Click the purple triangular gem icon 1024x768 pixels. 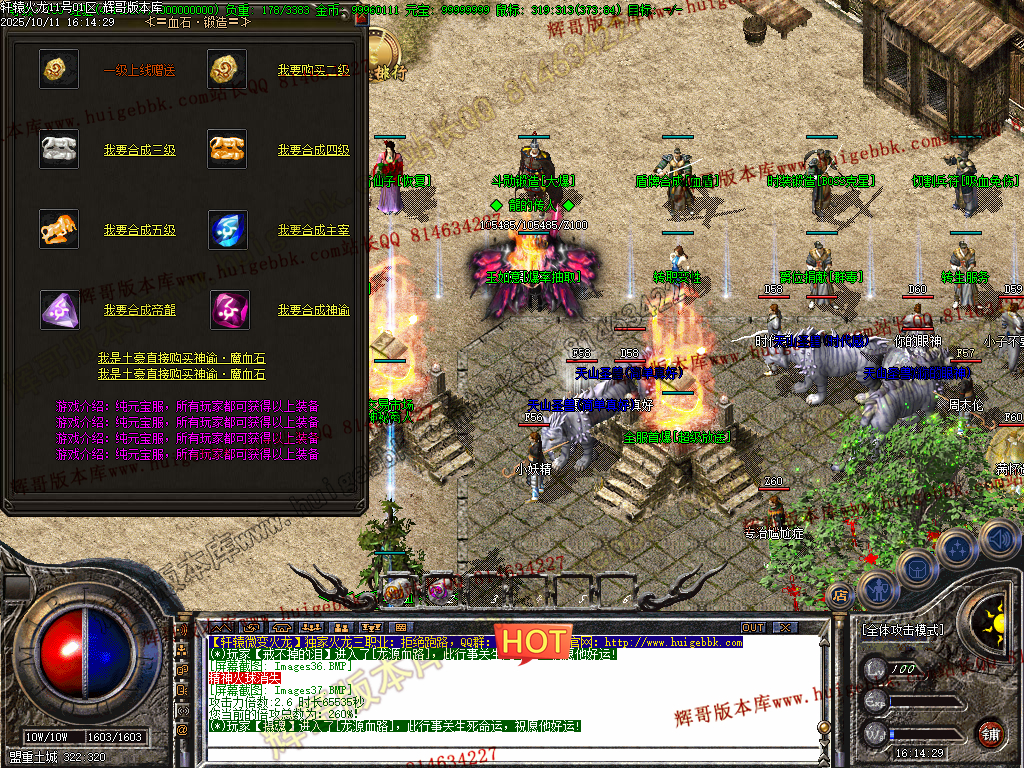pyautogui.click(x=59, y=310)
